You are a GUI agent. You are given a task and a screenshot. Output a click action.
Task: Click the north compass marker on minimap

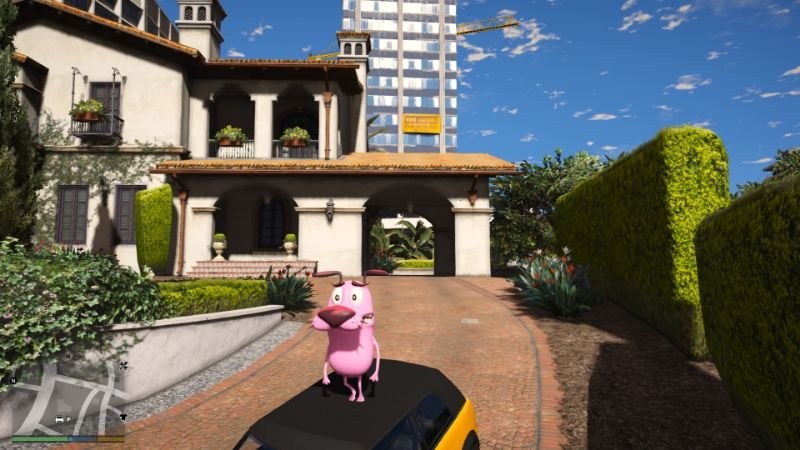pyautogui.click(x=13, y=380)
